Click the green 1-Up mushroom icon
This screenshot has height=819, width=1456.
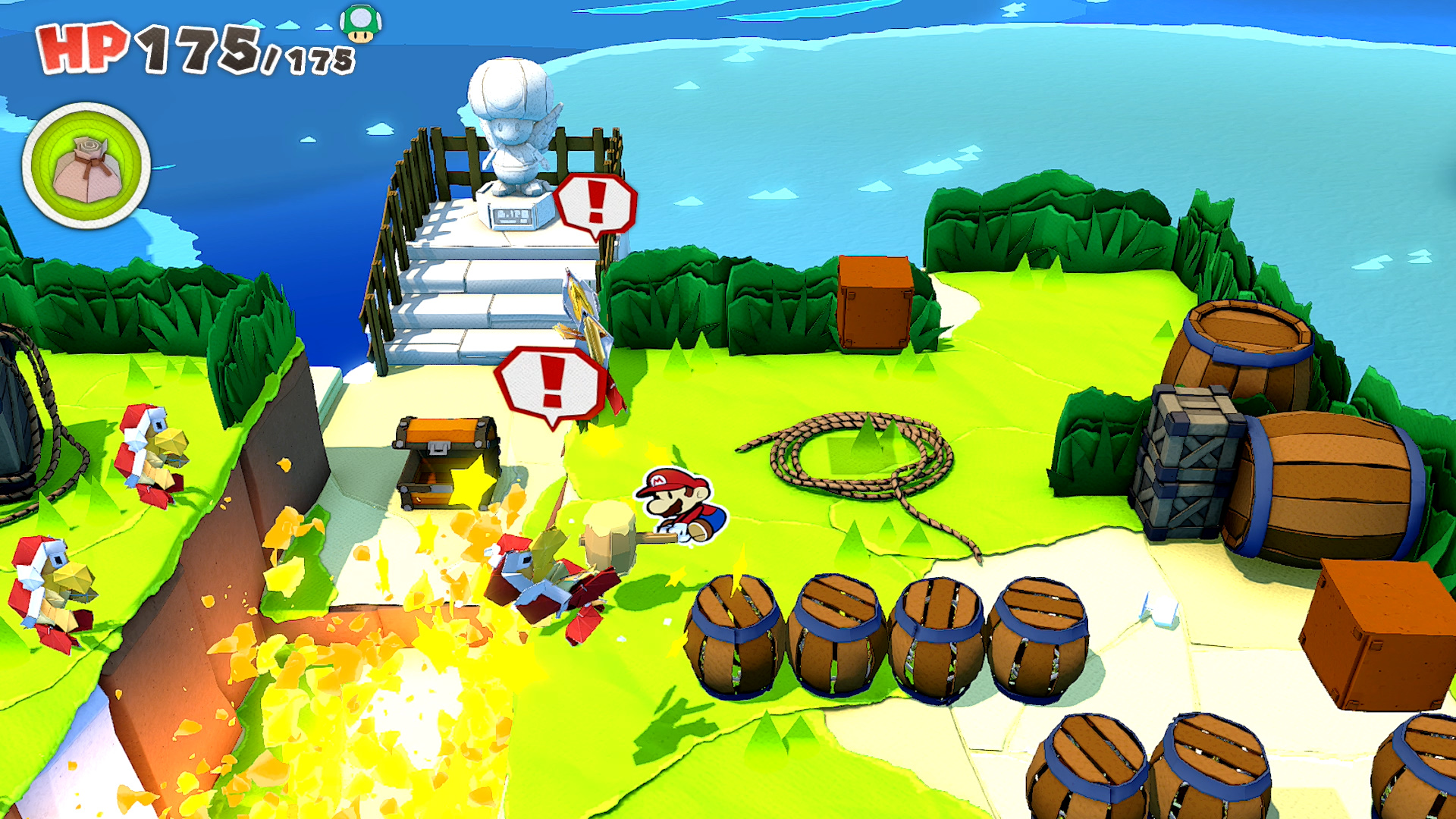pos(360,23)
